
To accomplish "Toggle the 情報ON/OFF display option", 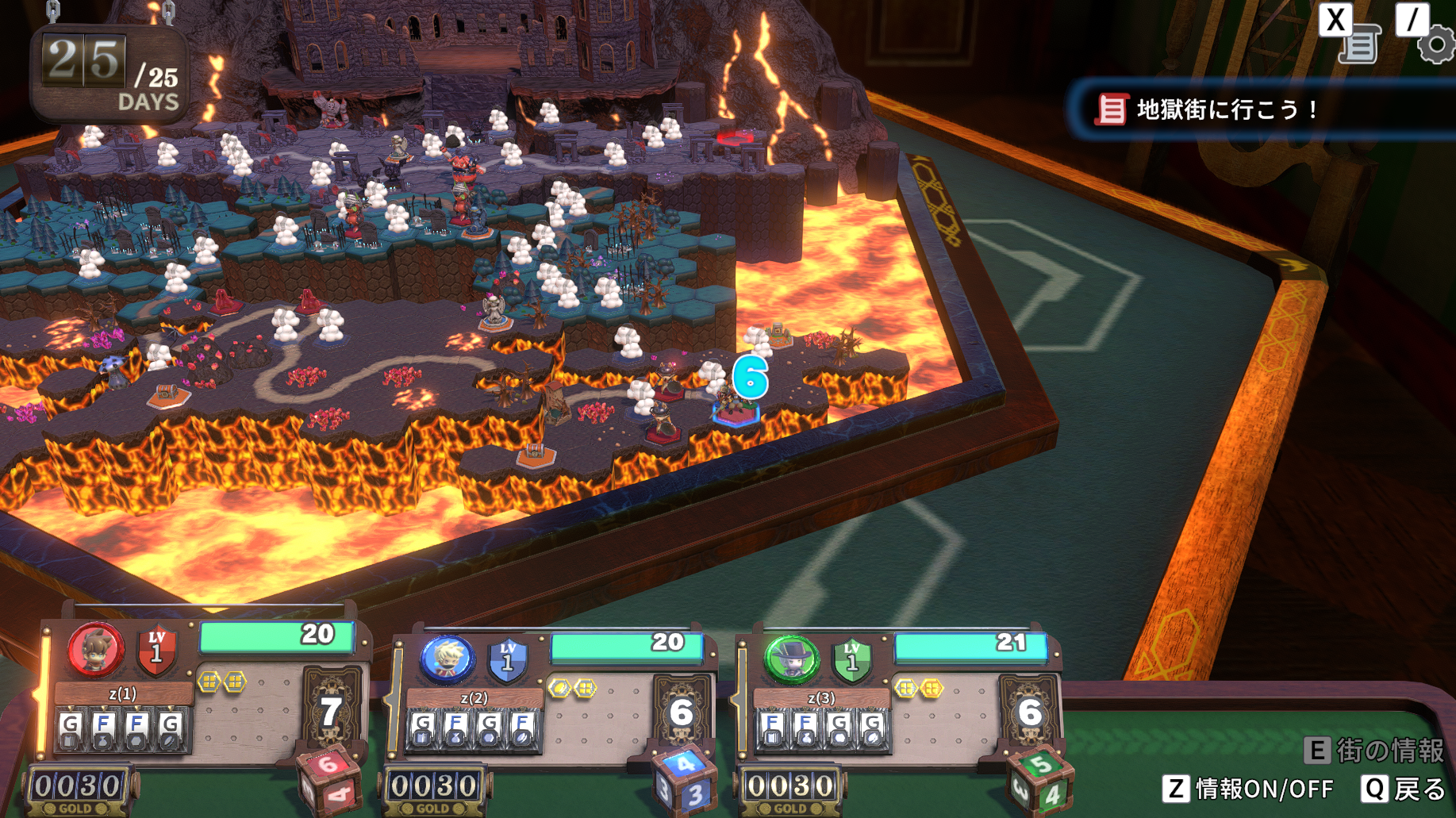I will point(1248,789).
